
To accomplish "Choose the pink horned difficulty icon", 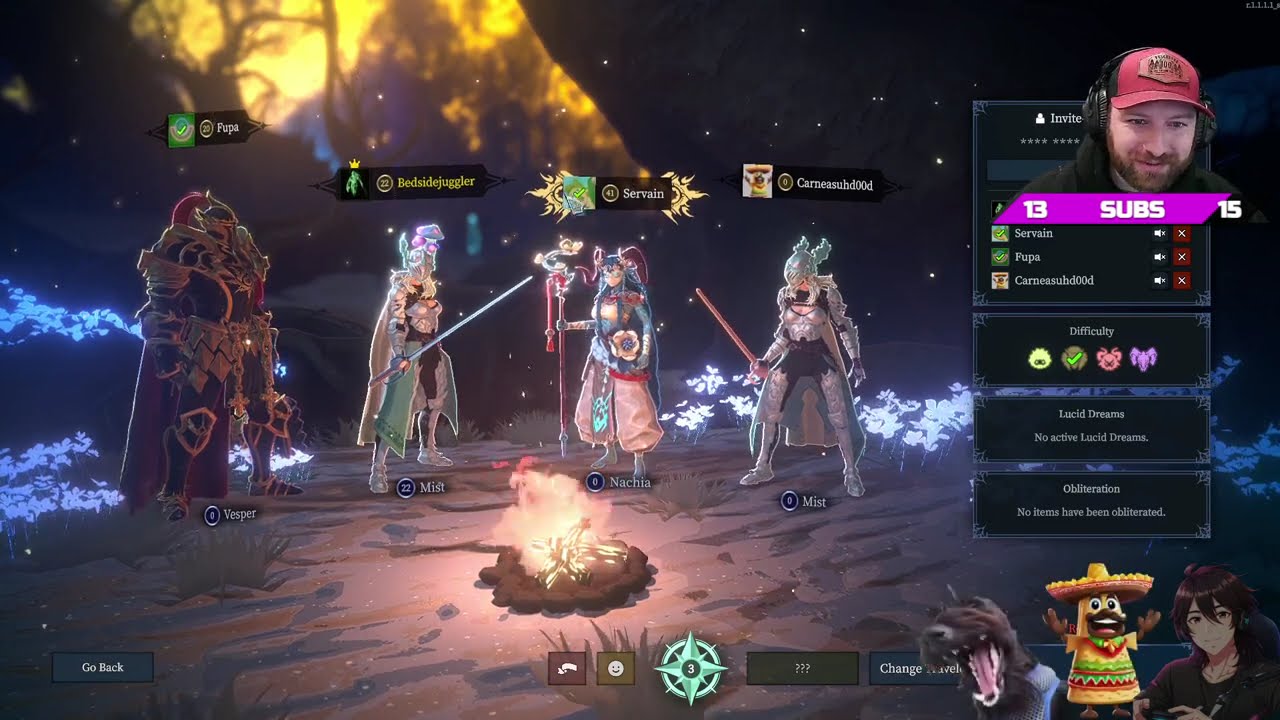I will coord(1109,358).
